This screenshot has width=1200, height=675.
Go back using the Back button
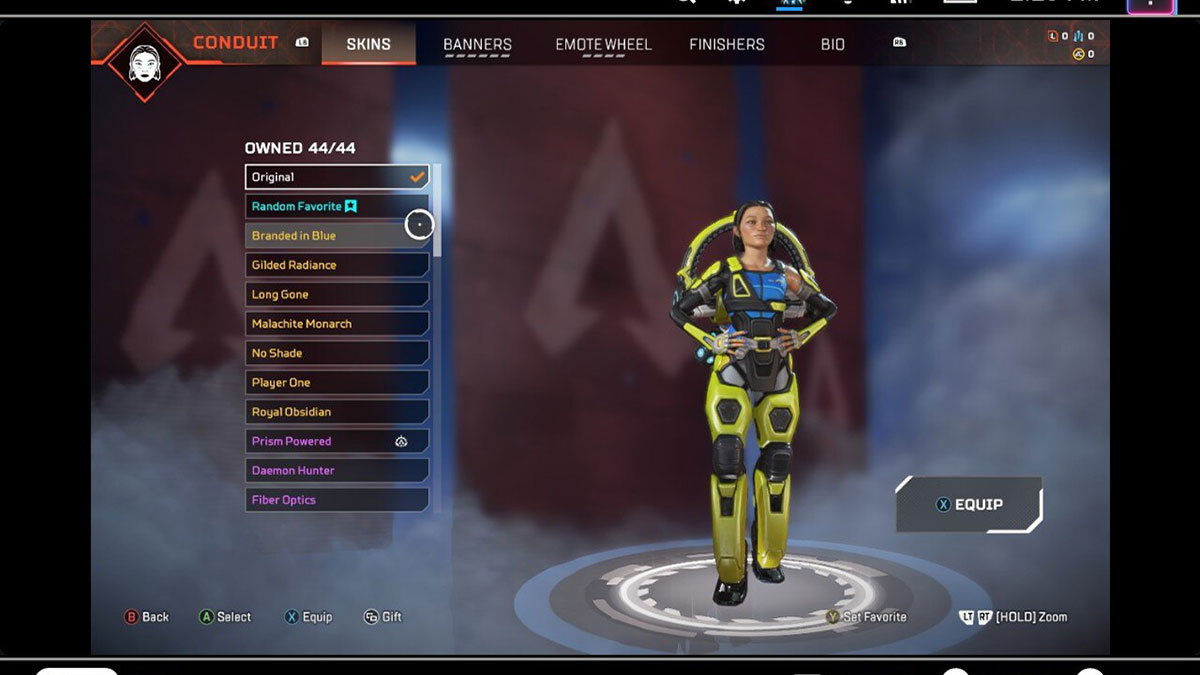[x=146, y=617]
